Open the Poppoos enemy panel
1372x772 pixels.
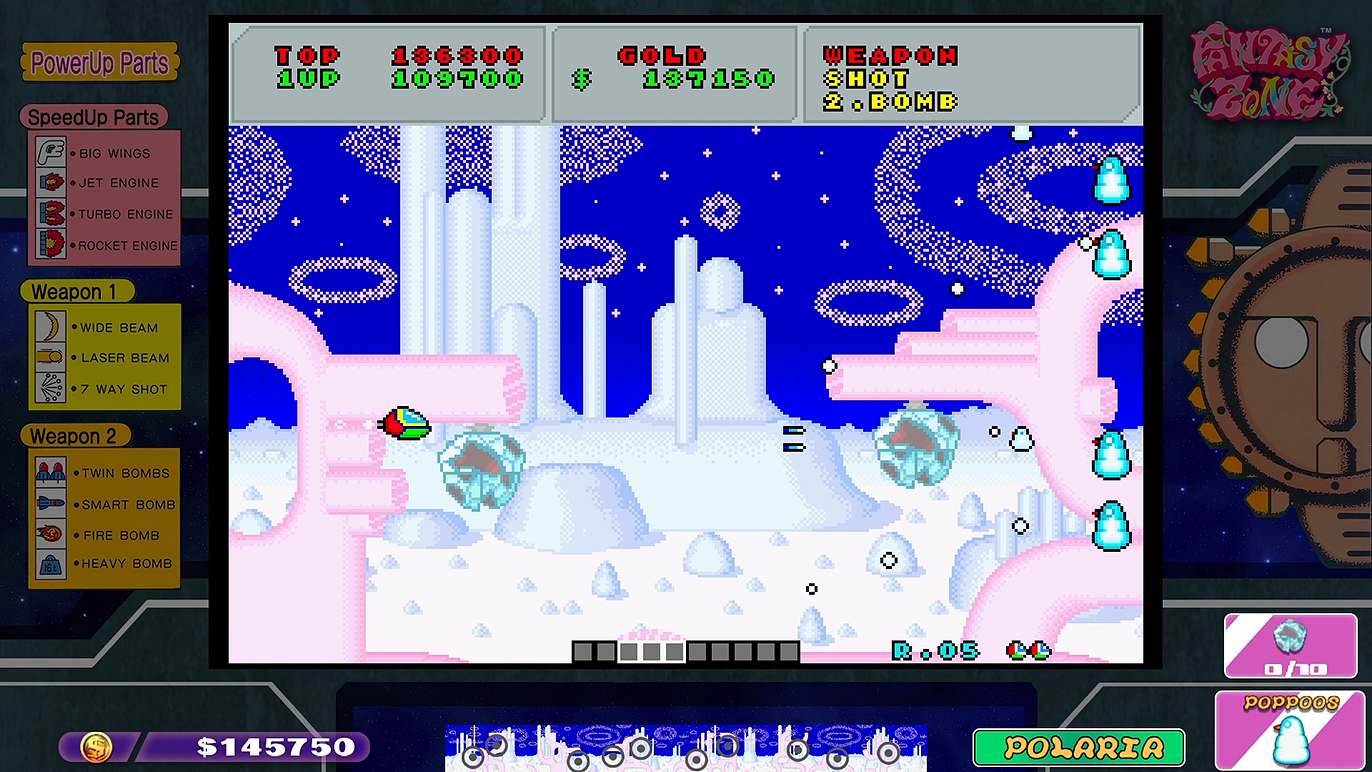pyautogui.click(x=1290, y=730)
